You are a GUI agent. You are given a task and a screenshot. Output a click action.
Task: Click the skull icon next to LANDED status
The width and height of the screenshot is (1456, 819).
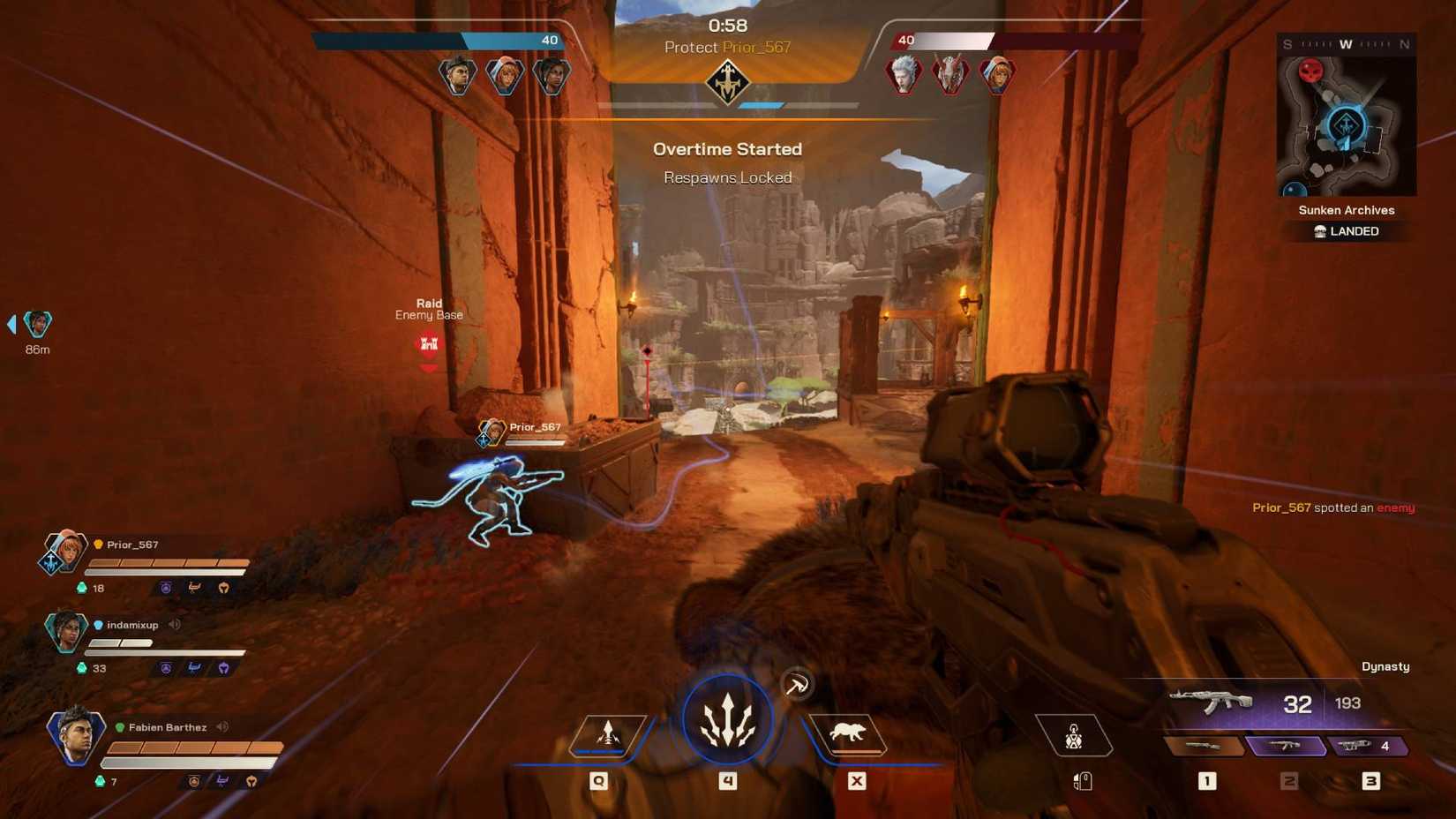click(x=1319, y=231)
